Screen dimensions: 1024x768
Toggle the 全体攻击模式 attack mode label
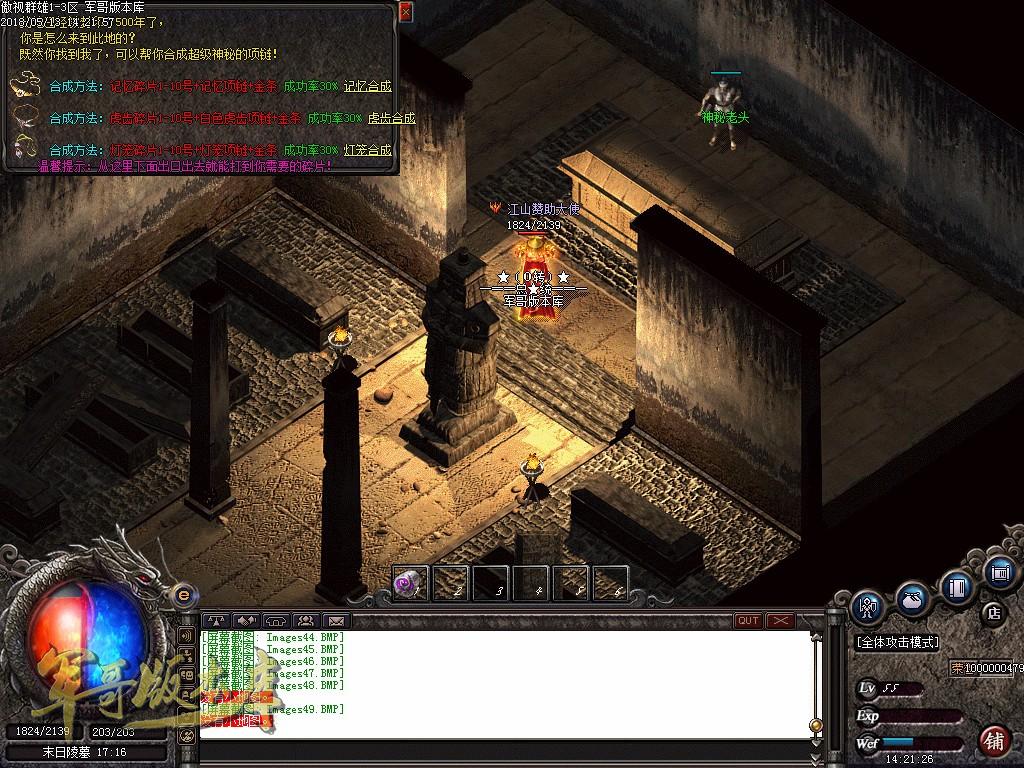(897, 642)
